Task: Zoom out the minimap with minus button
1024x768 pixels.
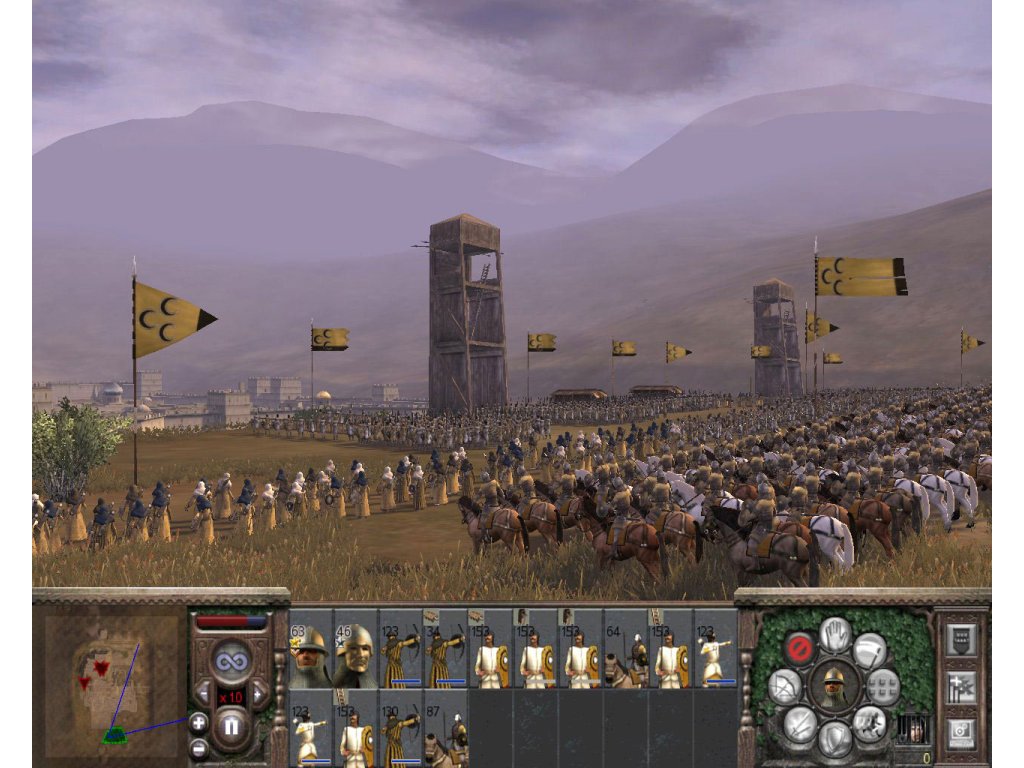Action: click(198, 747)
